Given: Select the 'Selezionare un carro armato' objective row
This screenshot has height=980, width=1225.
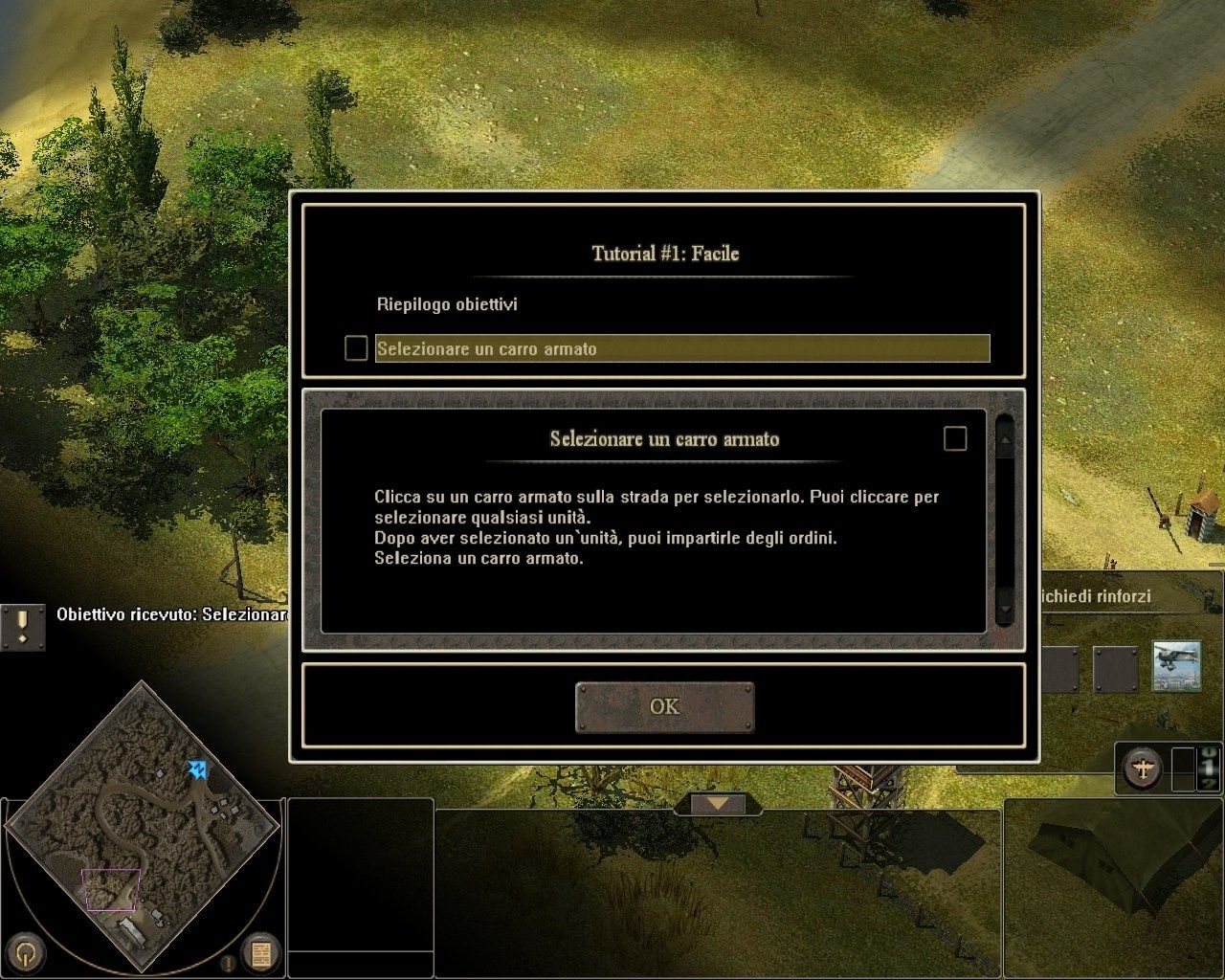Looking at the screenshot, I should 681,348.
